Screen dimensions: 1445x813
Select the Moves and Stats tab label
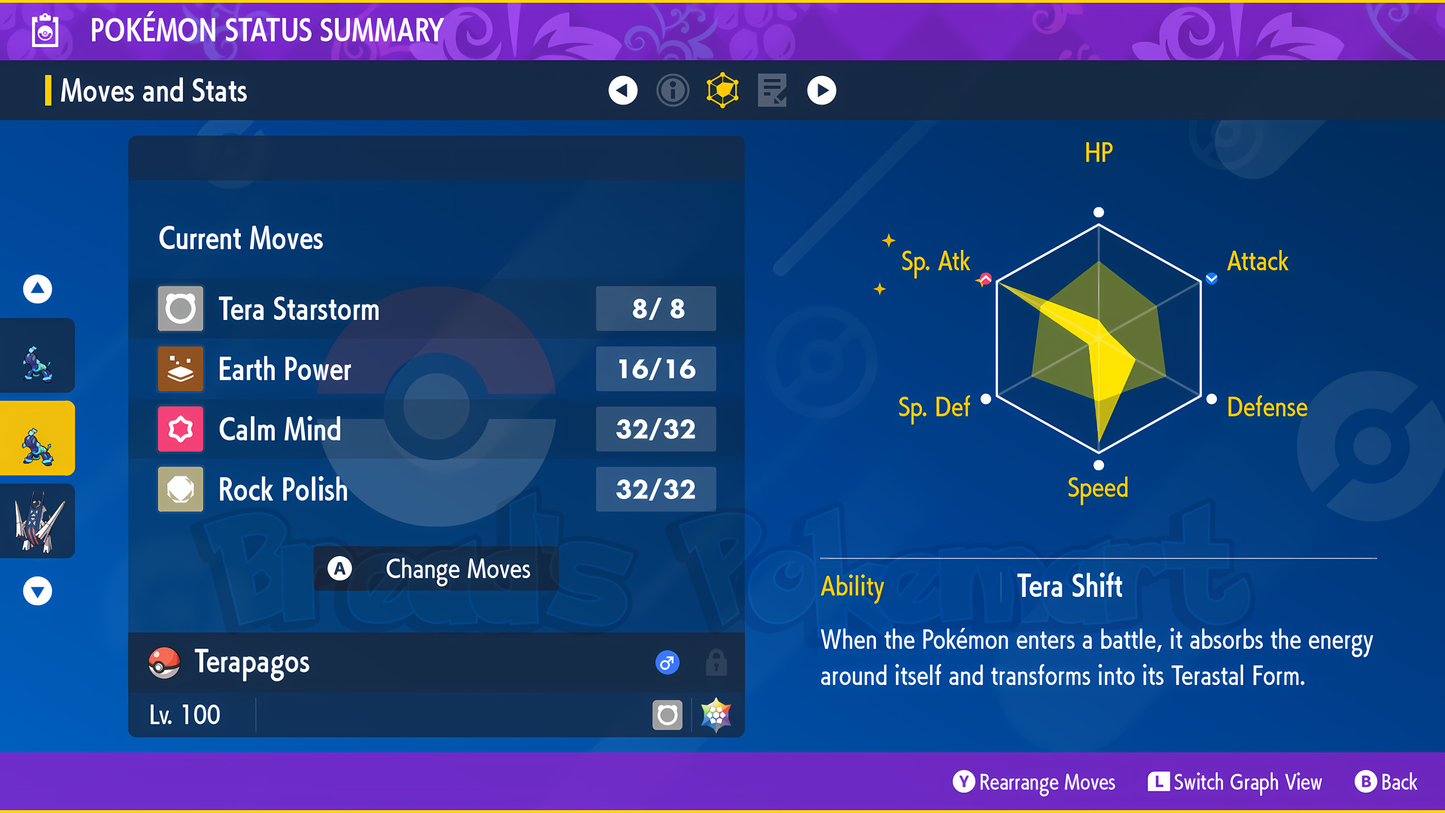(x=155, y=90)
